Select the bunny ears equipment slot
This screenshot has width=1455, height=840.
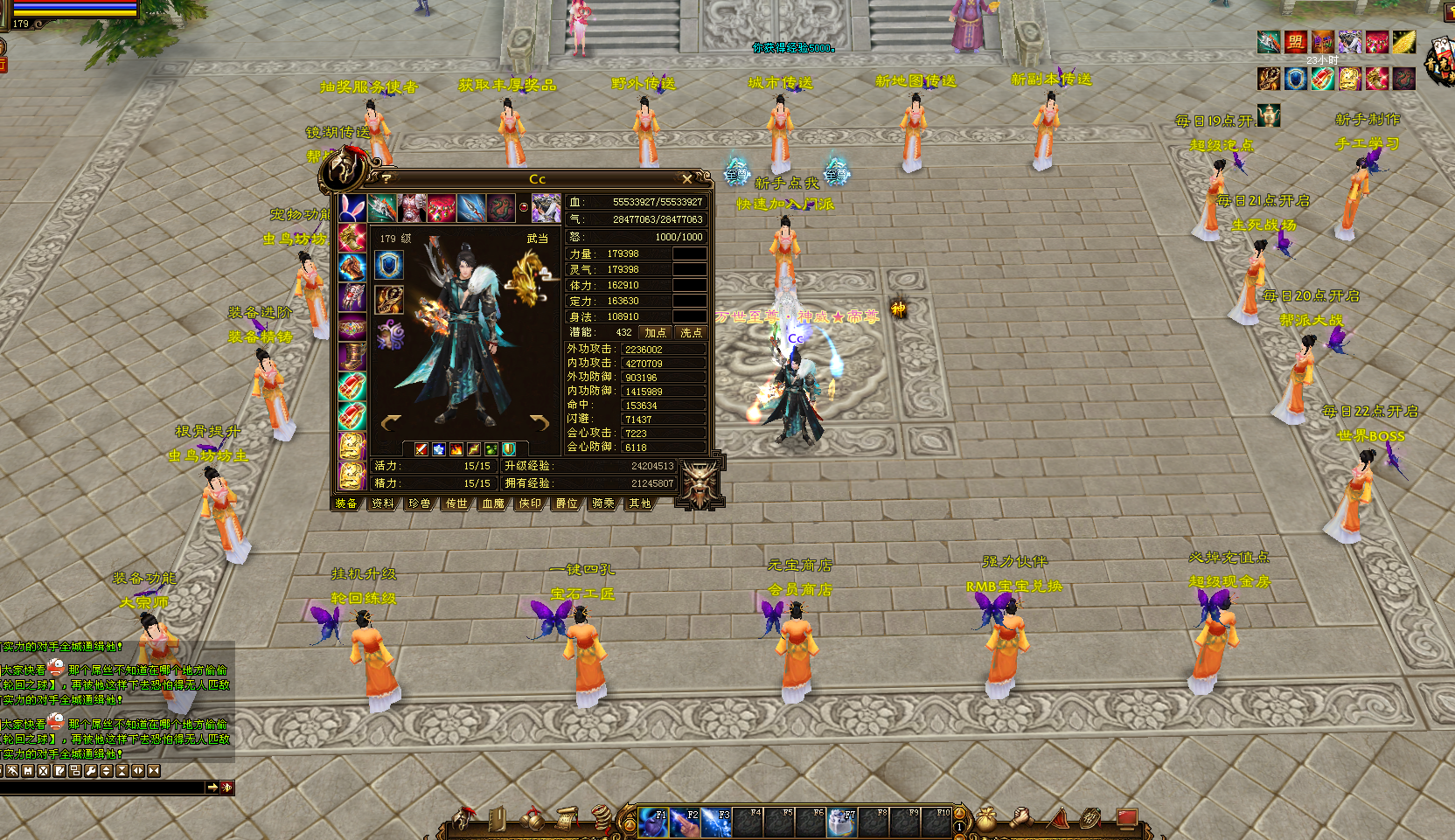coord(352,208)
